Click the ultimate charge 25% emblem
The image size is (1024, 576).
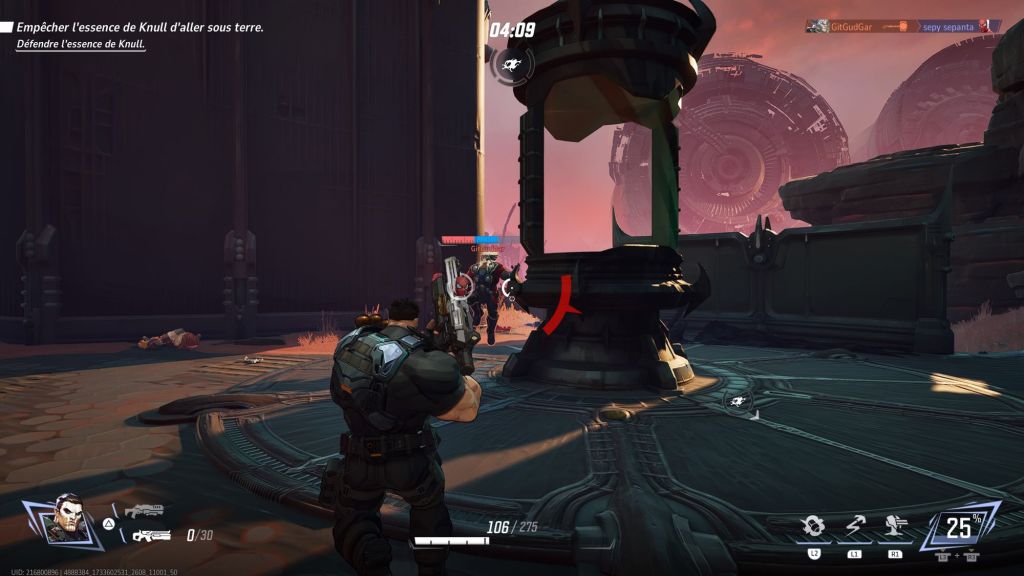[x=959, y=527]
